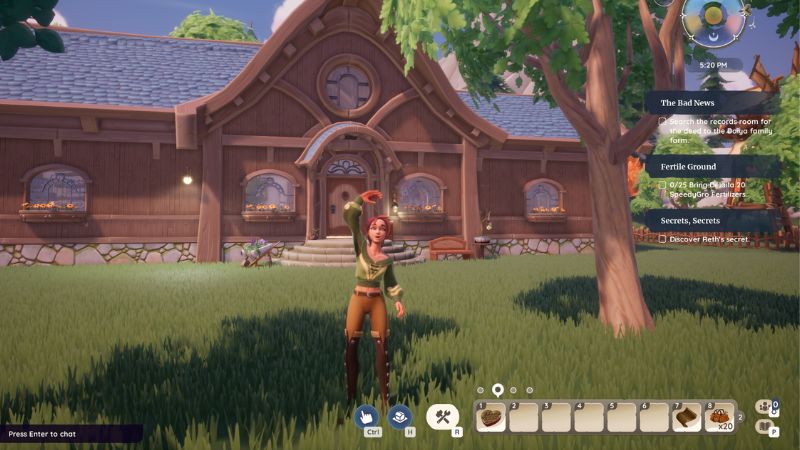This screenshot has height=450, width=800.
Task: Click the day-night compass dial
Action: coord(713,18)
